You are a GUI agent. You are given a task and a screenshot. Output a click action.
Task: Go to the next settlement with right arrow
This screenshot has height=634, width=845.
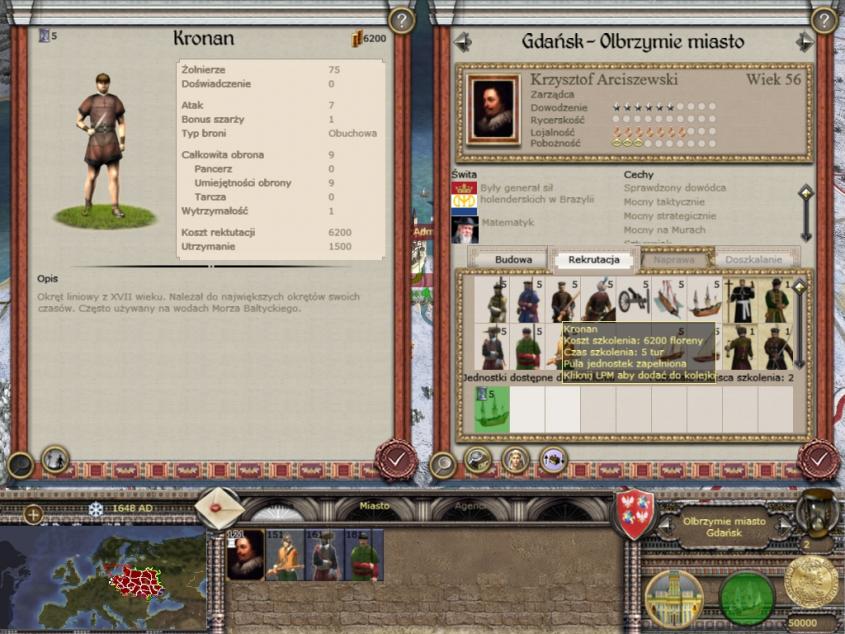[x=804, y=42]
